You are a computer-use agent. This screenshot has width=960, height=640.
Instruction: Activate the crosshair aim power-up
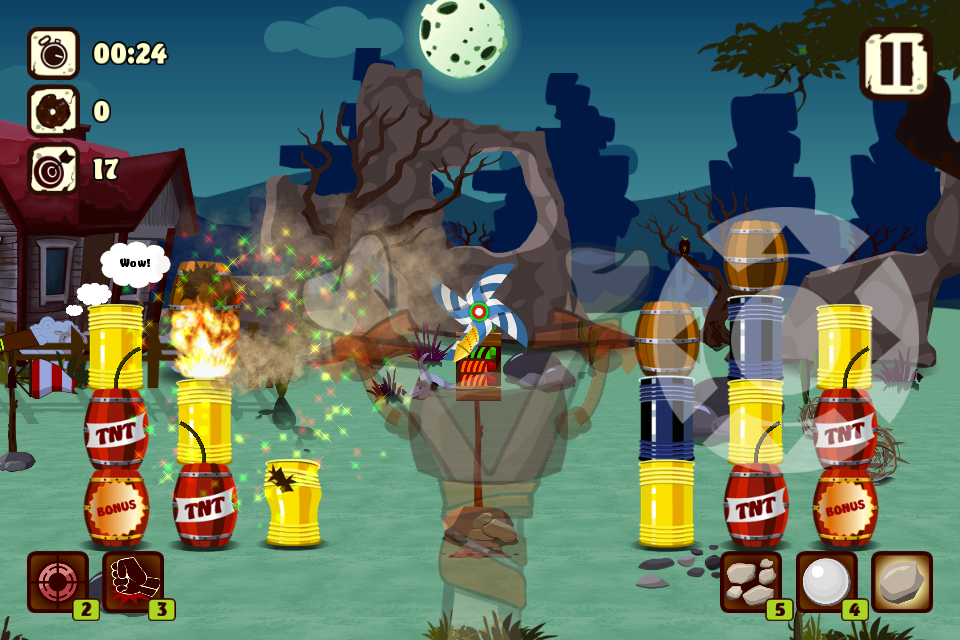coord(58,582)
